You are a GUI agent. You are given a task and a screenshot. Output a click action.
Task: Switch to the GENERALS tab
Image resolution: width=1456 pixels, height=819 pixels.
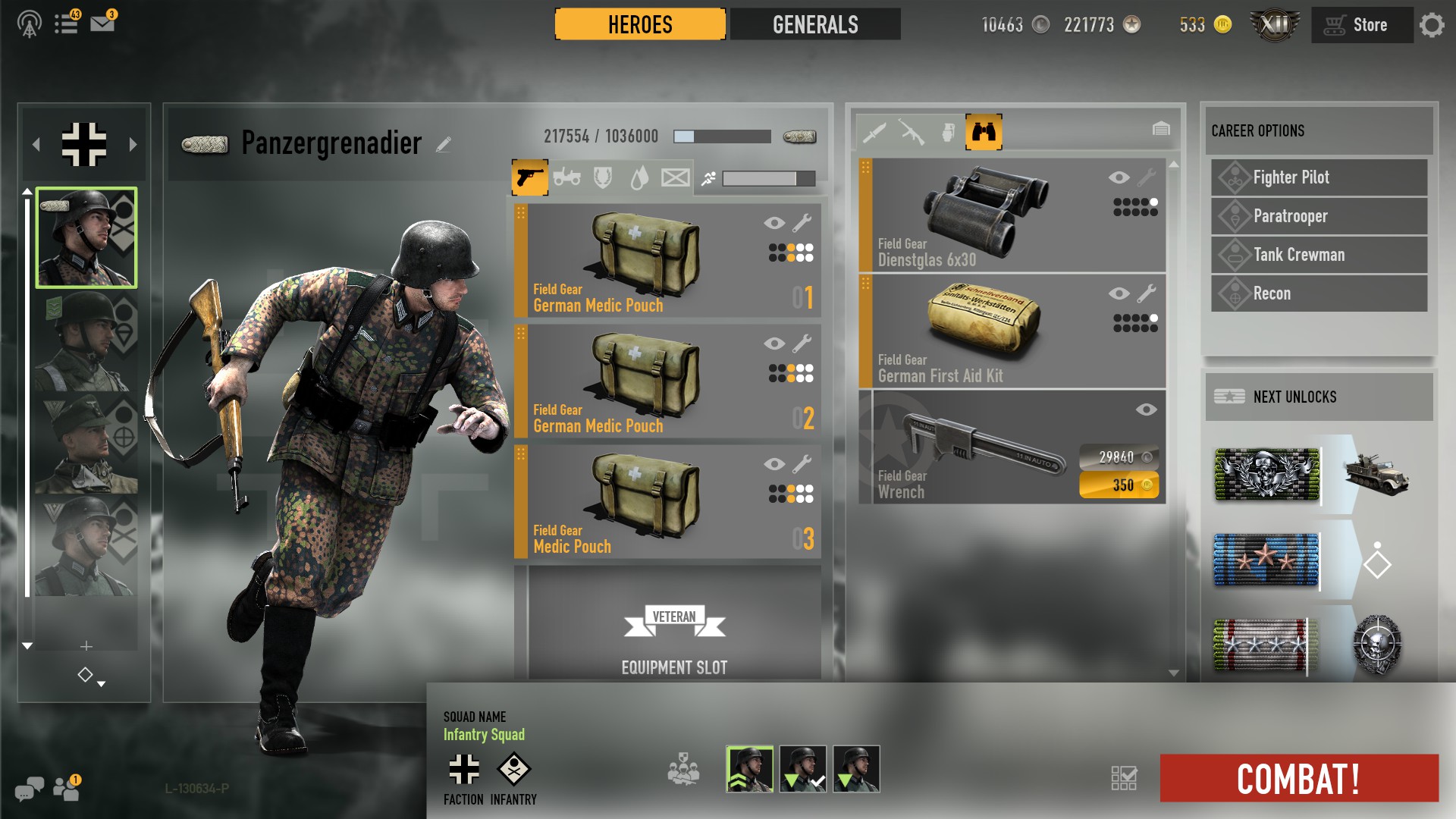coord(814,25)
